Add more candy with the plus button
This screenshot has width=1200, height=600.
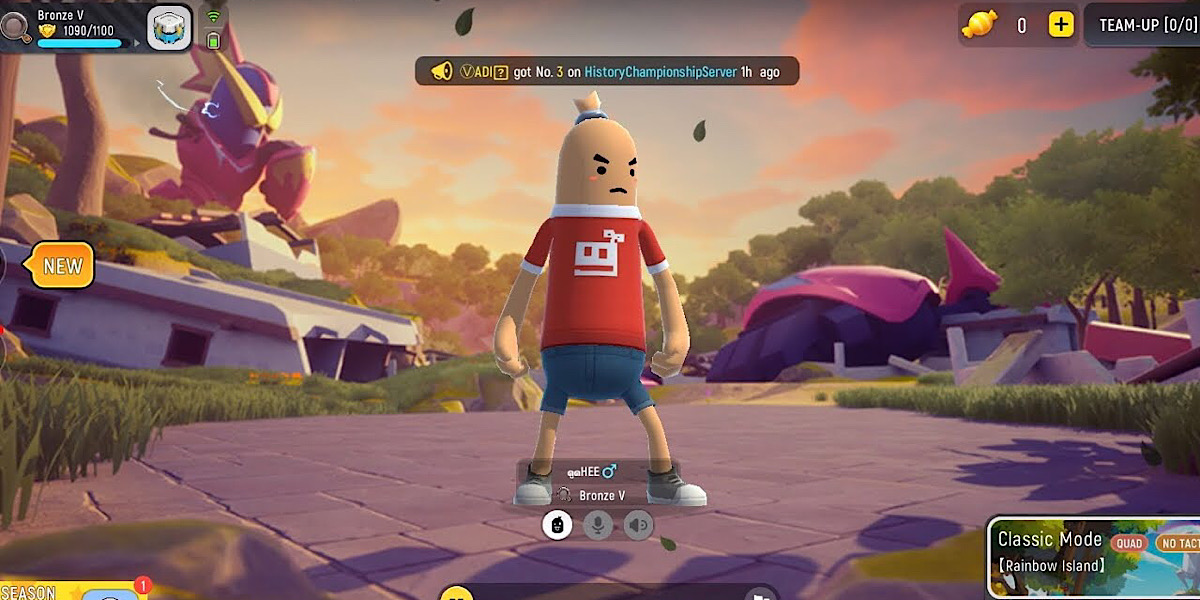coord(1061,25)
